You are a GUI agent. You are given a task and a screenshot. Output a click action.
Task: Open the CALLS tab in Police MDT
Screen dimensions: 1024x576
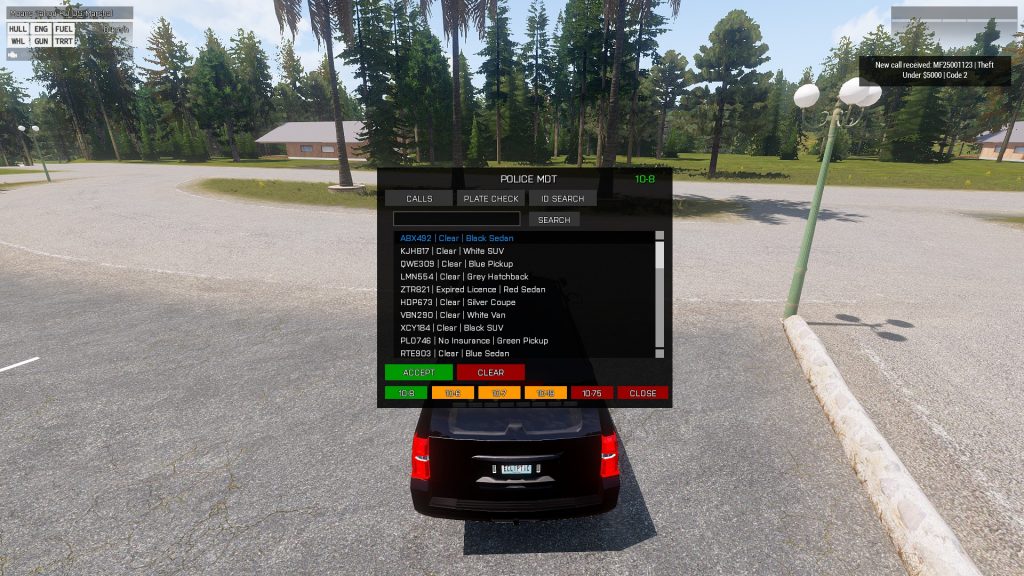pos(419,198)
